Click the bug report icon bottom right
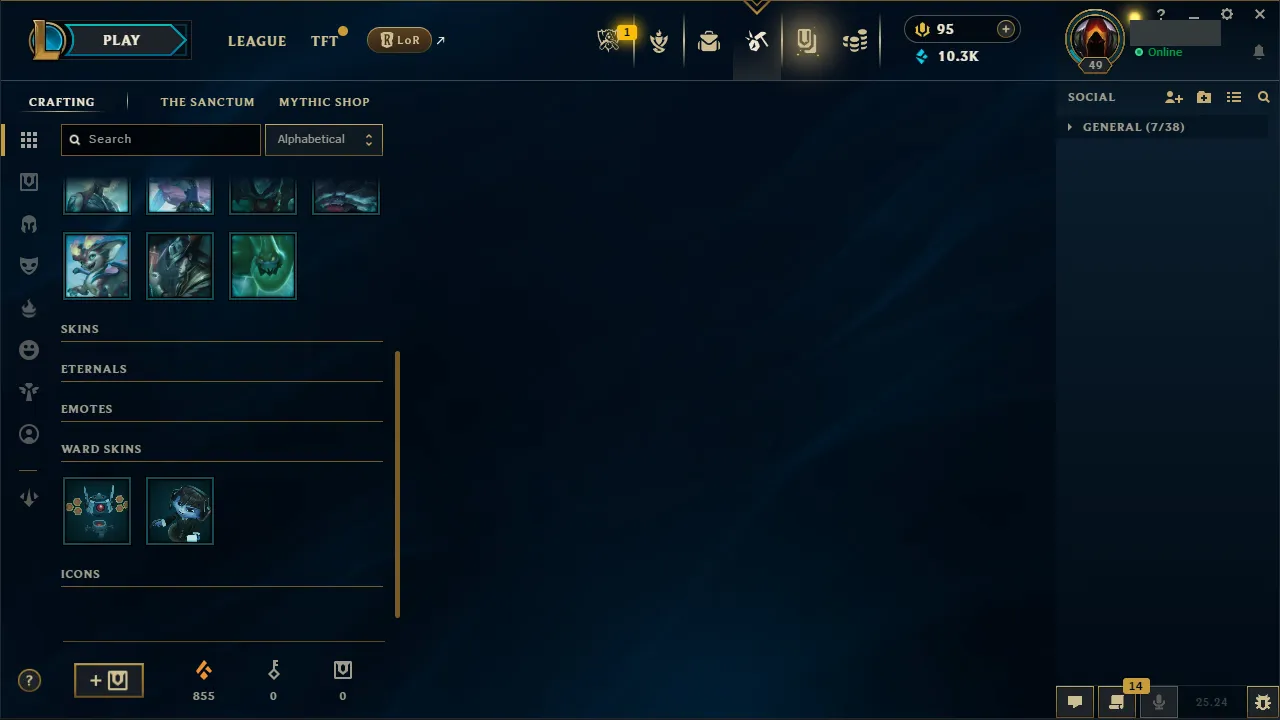 [1262, 701]
